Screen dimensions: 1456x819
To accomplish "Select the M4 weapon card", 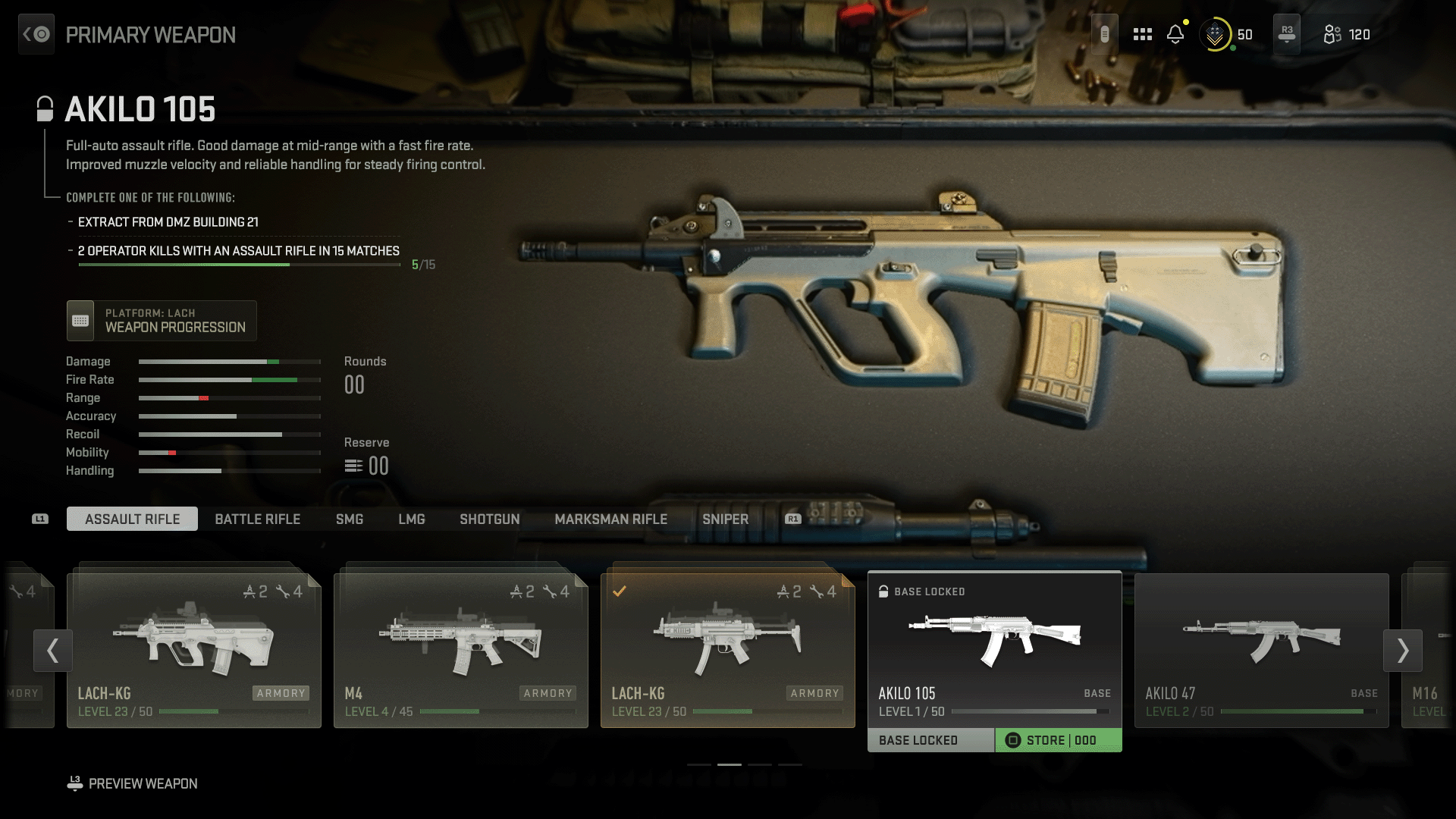I will click(x=460, y=650).
